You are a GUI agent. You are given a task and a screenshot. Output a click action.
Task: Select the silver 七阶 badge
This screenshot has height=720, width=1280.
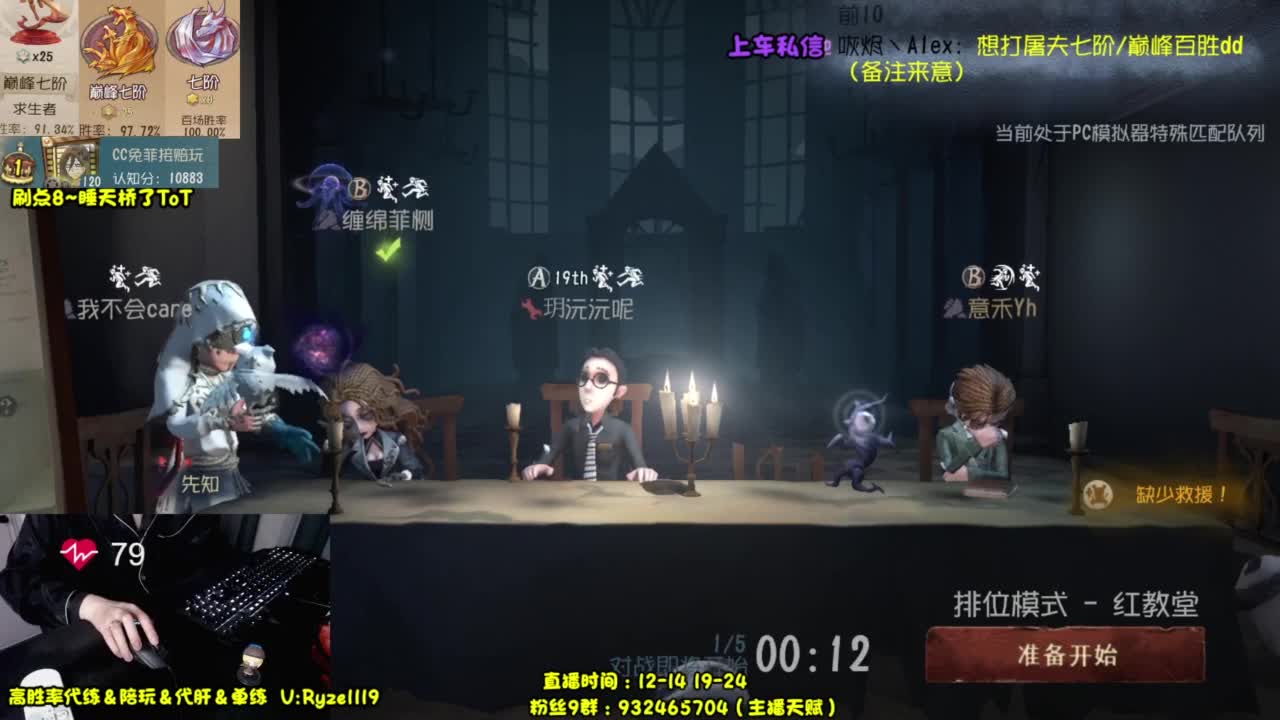point(200,40)
